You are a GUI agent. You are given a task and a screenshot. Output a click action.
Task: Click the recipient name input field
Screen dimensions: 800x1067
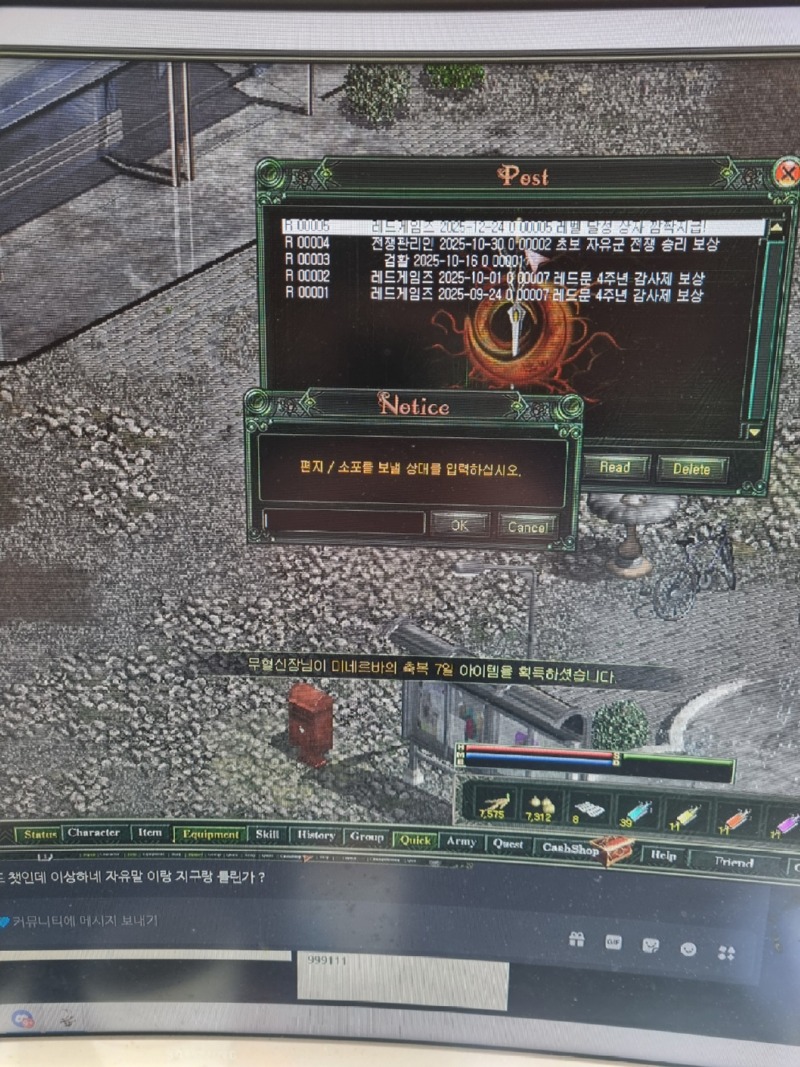345,523
